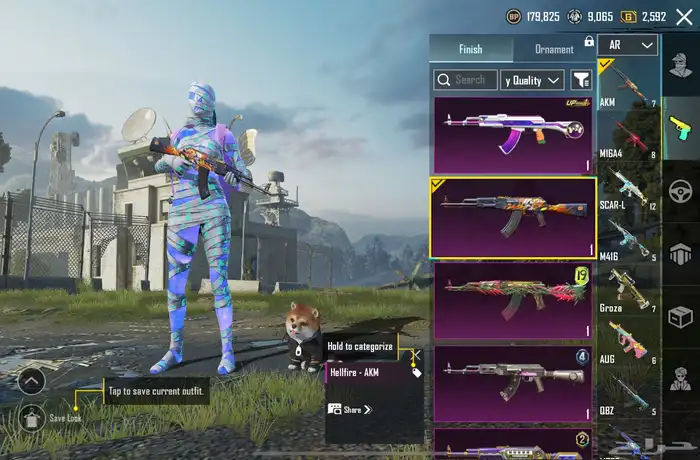The width and height of the screenshot is (700, 460).
Task: Click the skin Search field
Action: point(465,79)
